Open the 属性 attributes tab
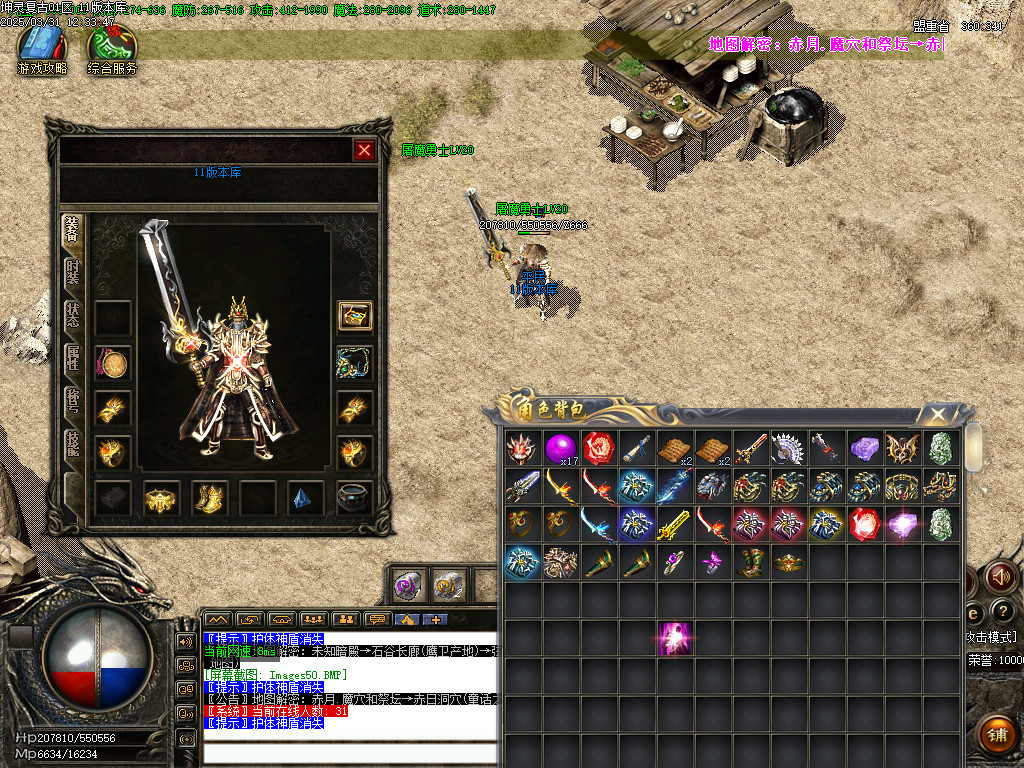 click(73, 360)
